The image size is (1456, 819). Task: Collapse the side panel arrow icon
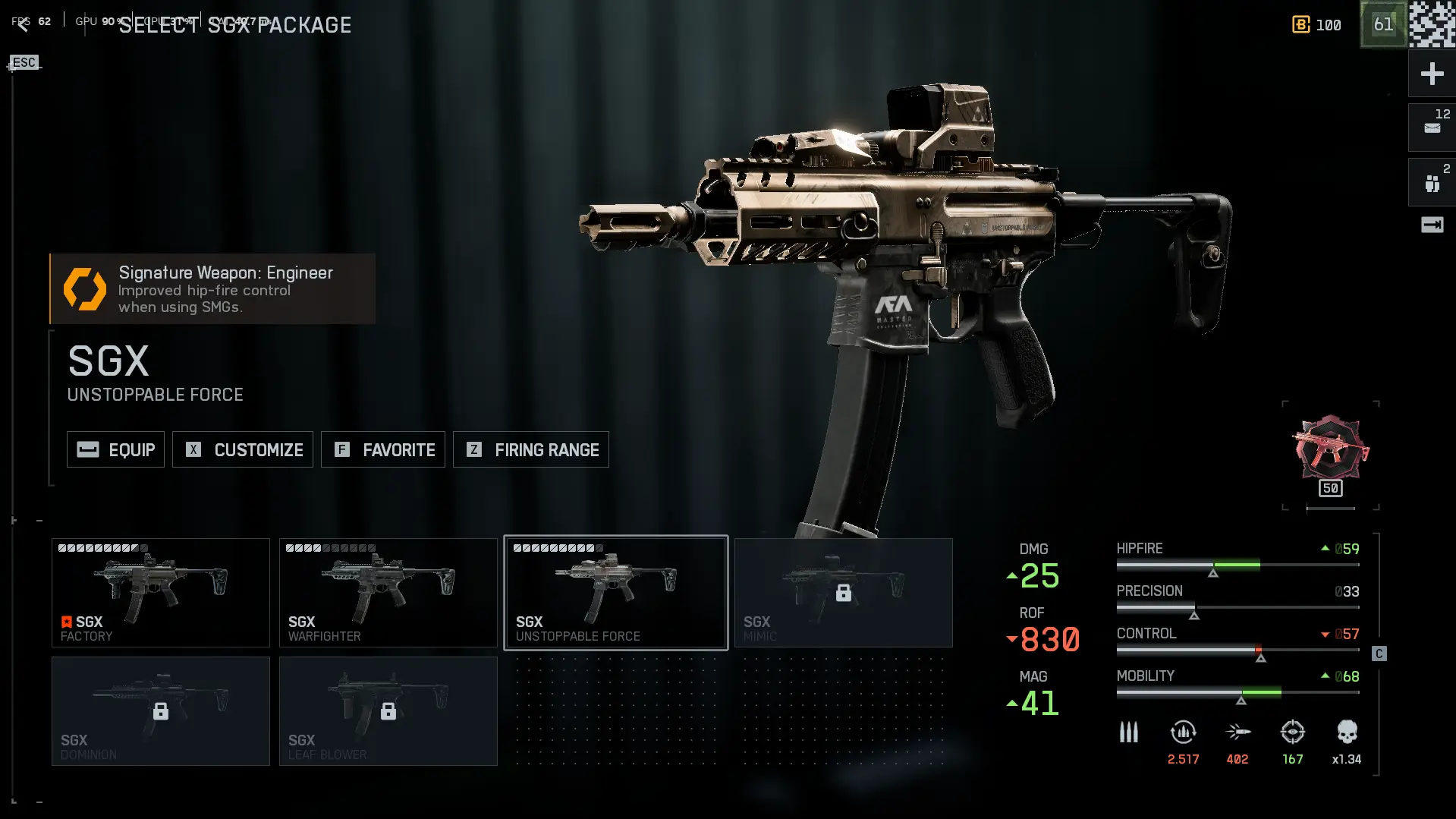(x=1432, y=225)
